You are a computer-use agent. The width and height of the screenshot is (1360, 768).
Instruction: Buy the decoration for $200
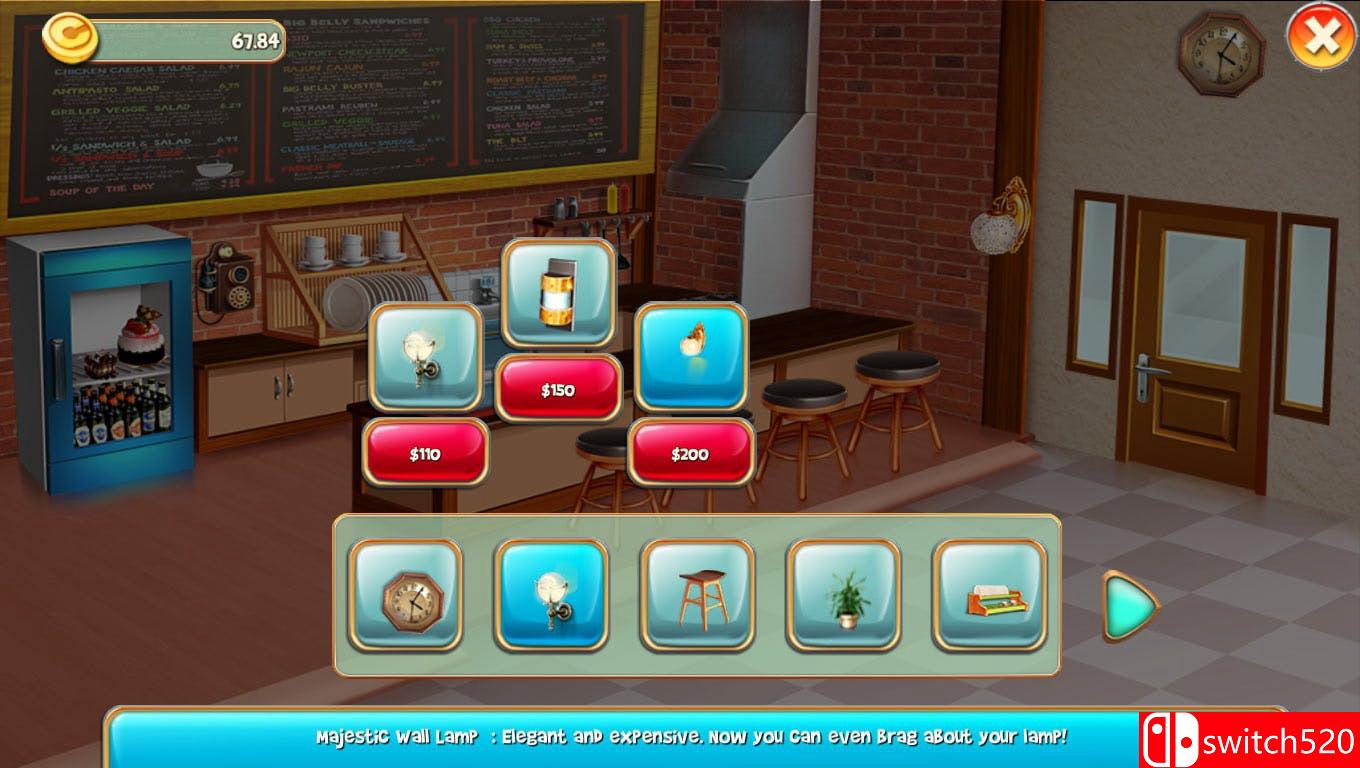click(691, 453)
